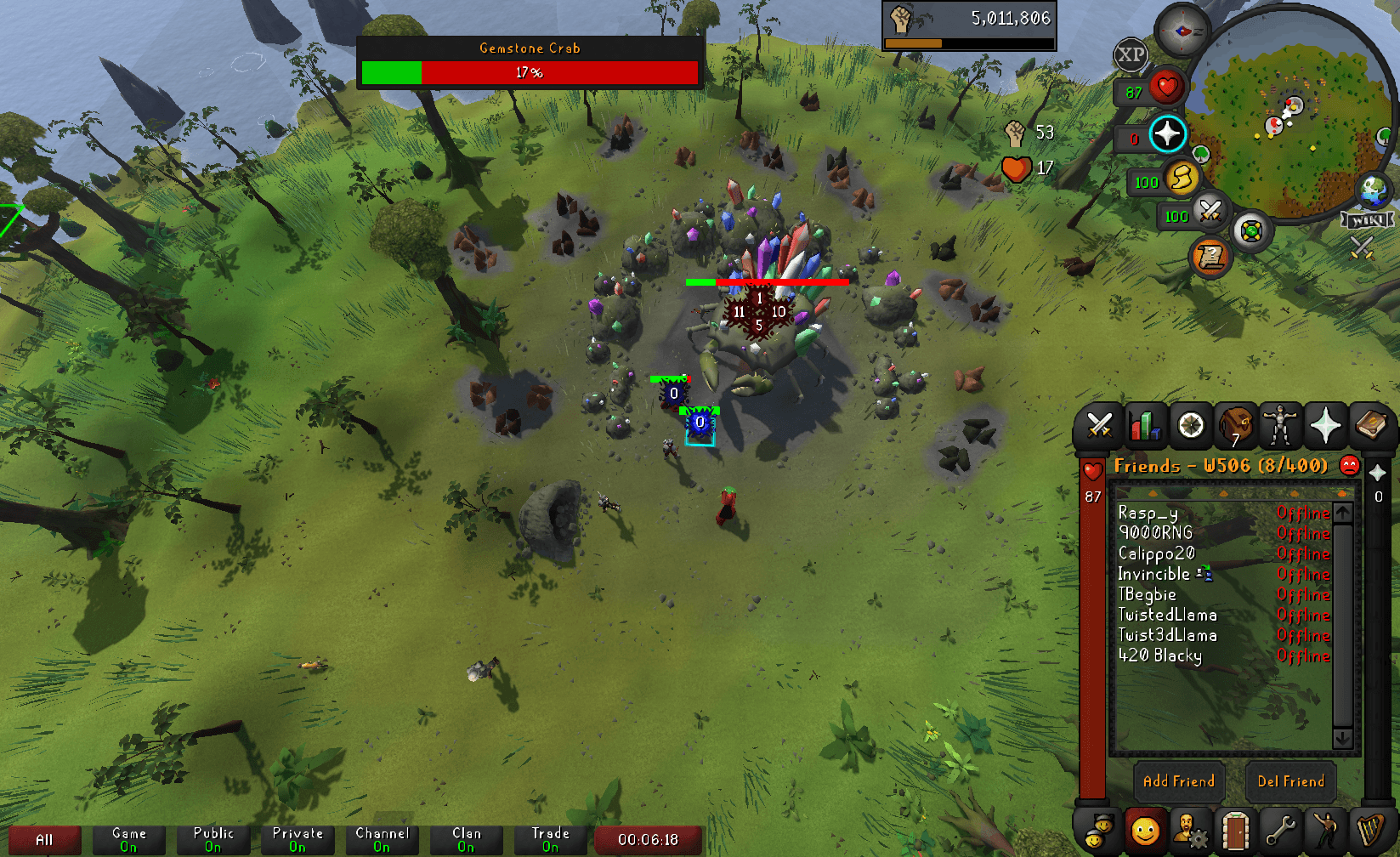Toggle Public chat filter off
1400x857 pixels.
pos(213,840)
